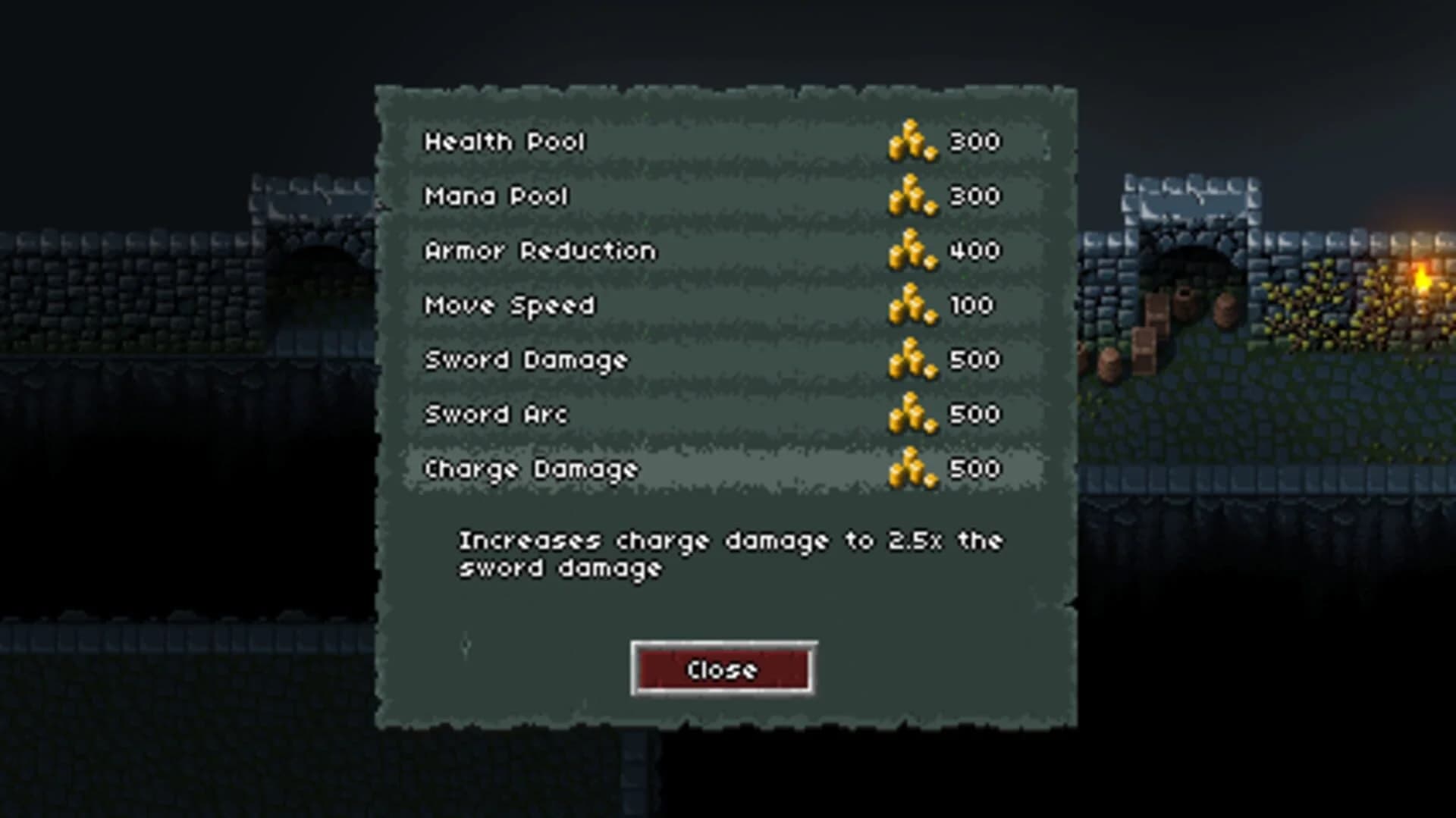Click the torch flame on the right wall
The height and width of the screenshot is (818, 1456).
point(1422,277)
